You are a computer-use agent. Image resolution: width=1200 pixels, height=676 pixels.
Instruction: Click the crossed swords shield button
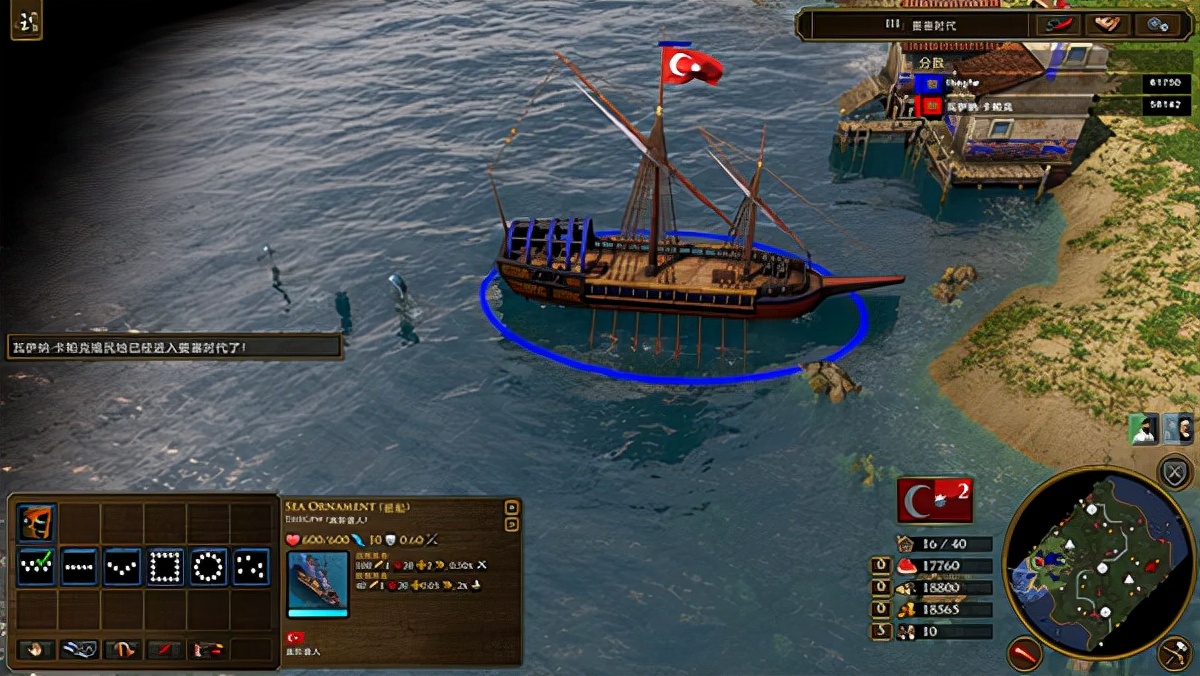[x=1175, y=471]
